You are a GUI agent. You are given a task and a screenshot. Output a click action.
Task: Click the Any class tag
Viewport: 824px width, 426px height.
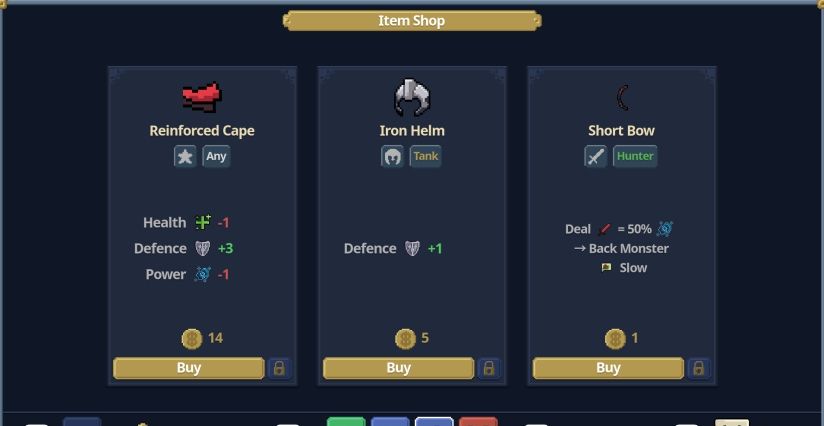point(216,156)
